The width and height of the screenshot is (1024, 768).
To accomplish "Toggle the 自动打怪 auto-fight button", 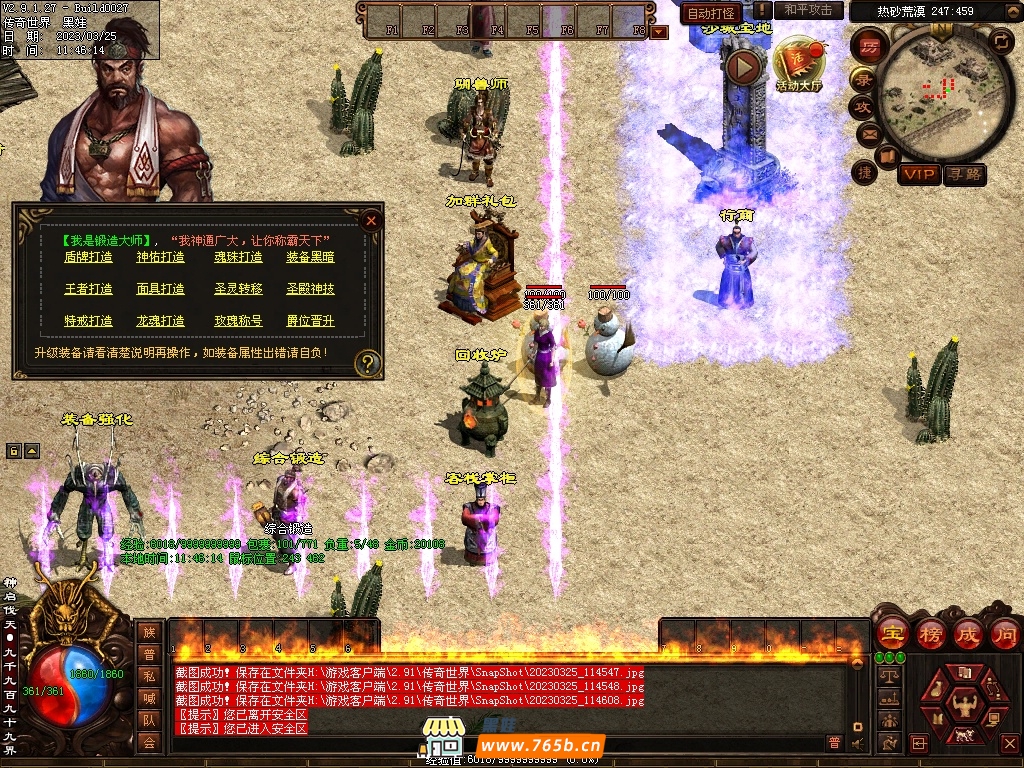I will 711,13.
